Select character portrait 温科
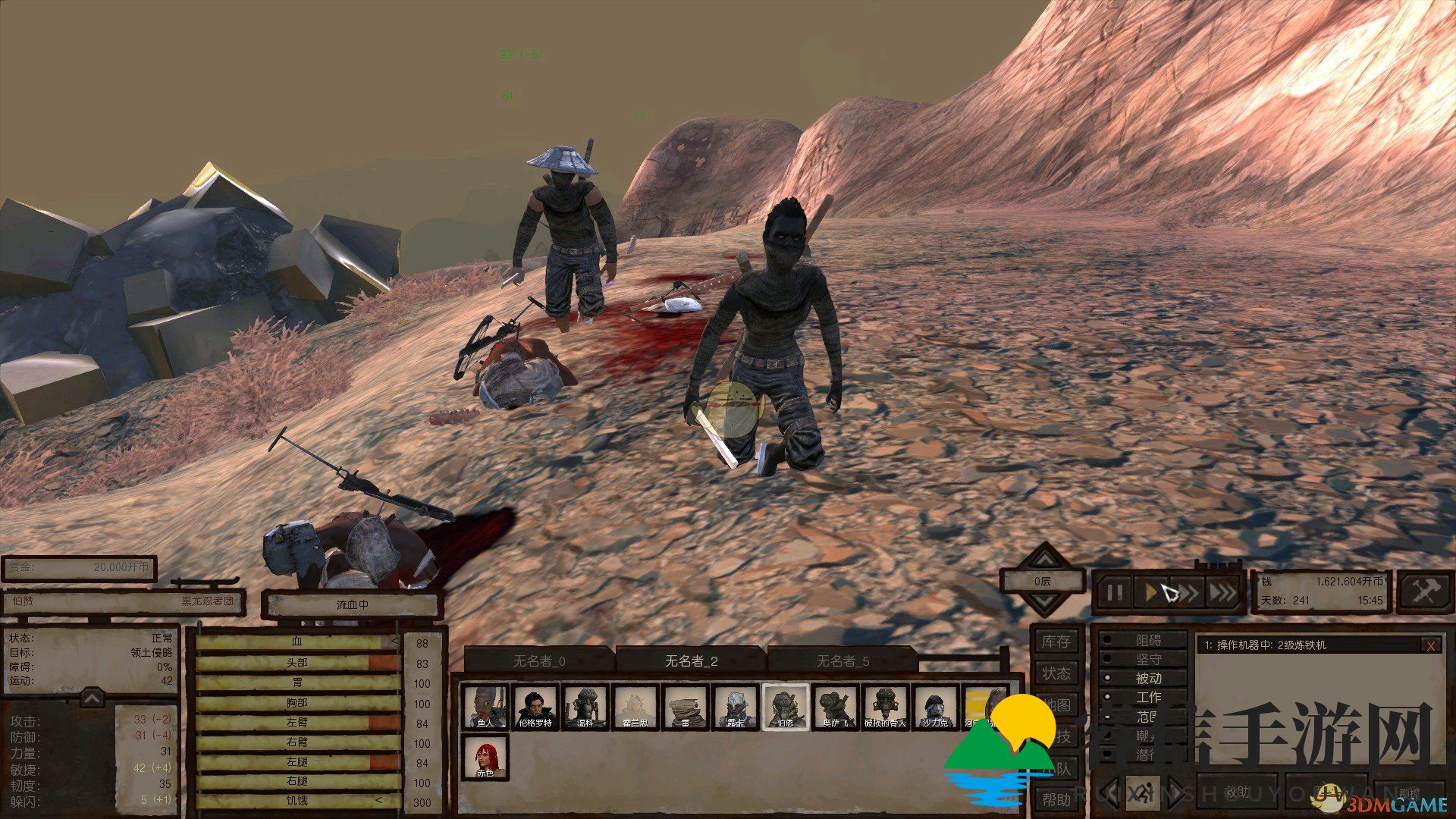This screenshot has width=1456, height=819. [585, 707]
